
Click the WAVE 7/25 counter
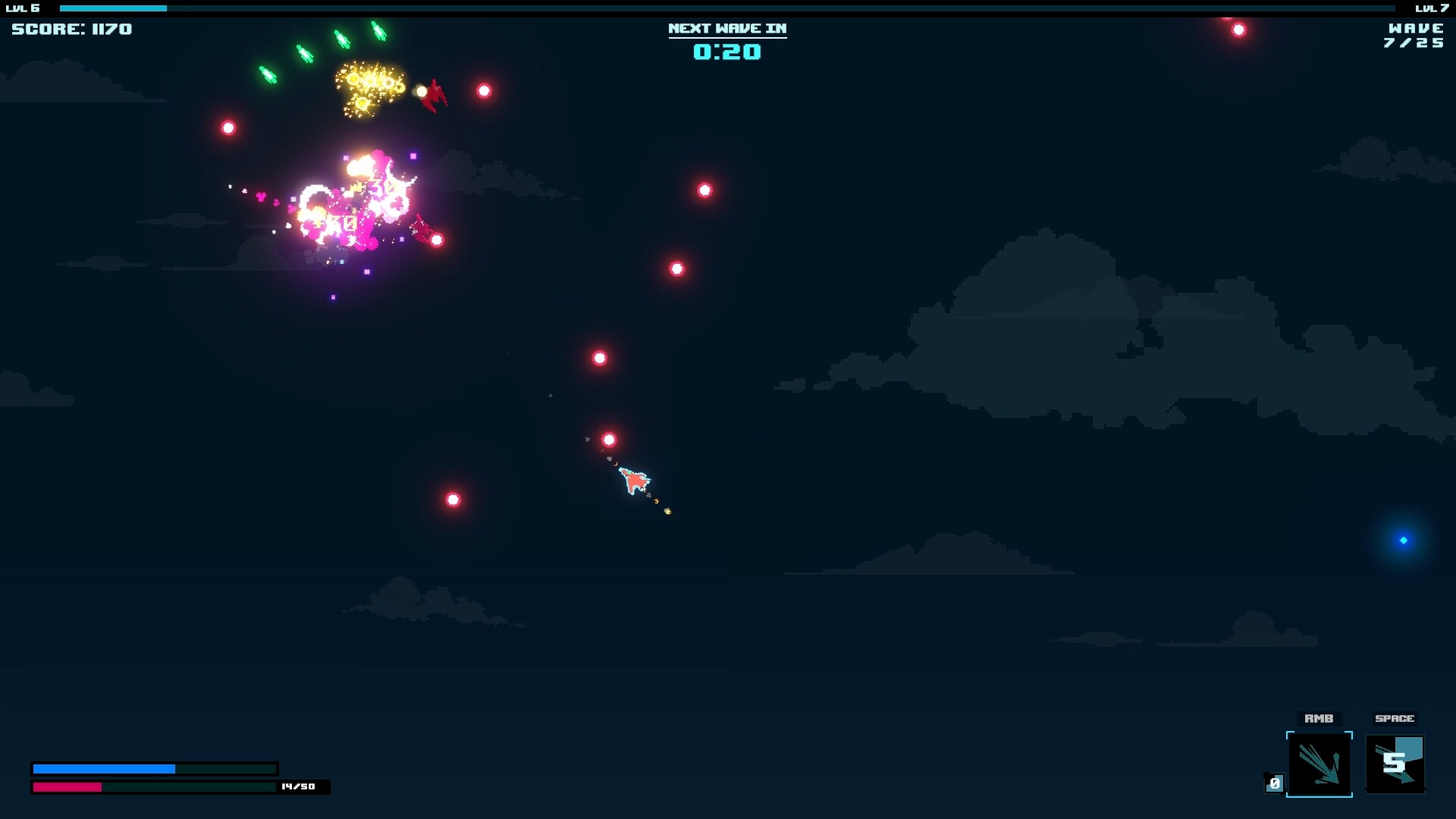1415,36
